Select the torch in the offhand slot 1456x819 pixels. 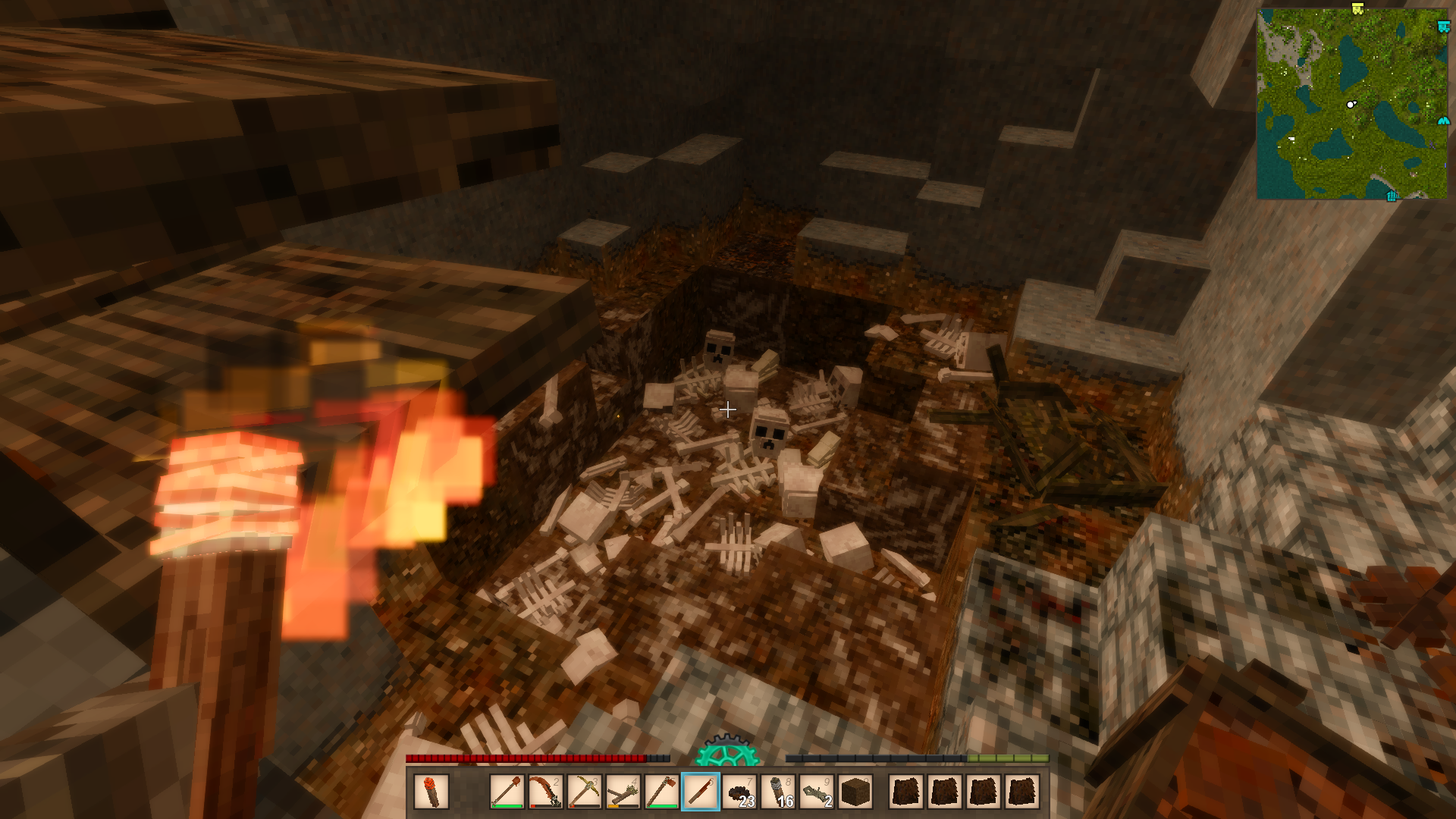[431, 792]
